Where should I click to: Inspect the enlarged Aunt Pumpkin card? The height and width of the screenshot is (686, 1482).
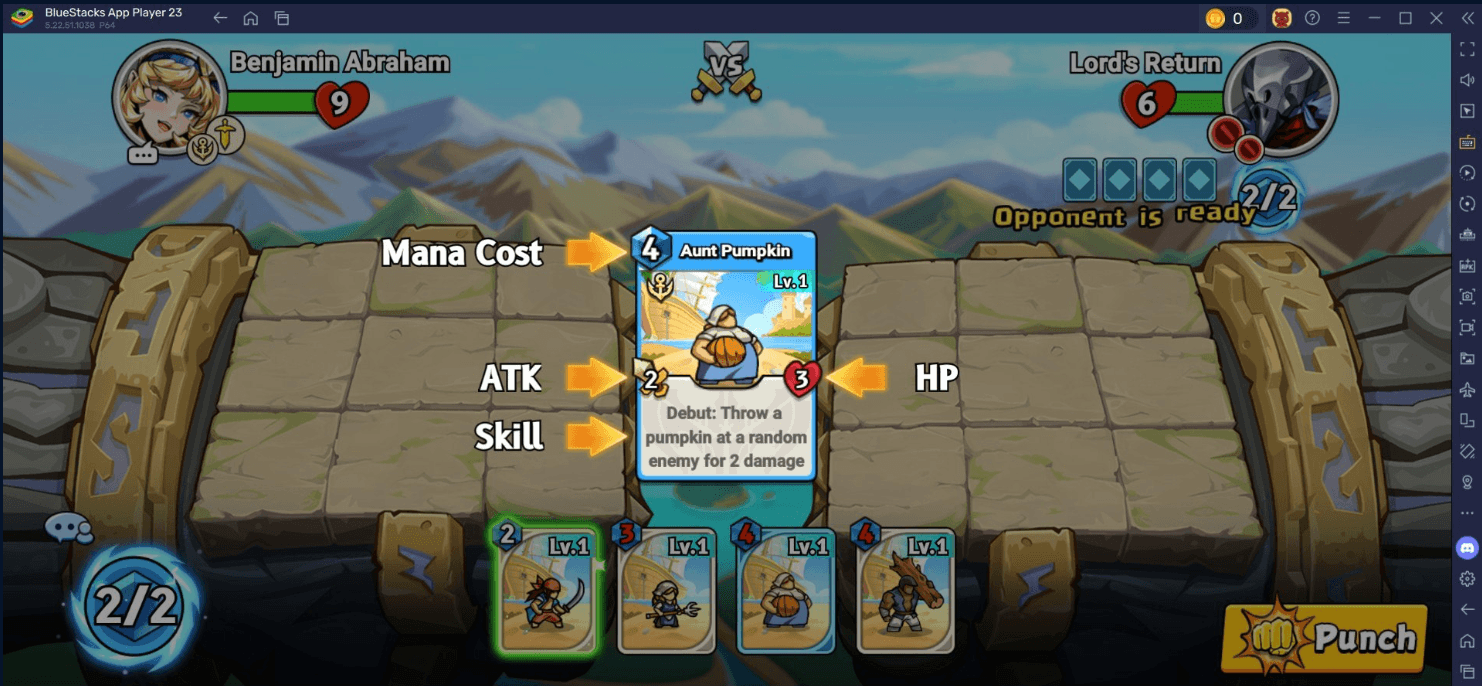(x=727, y=355)
